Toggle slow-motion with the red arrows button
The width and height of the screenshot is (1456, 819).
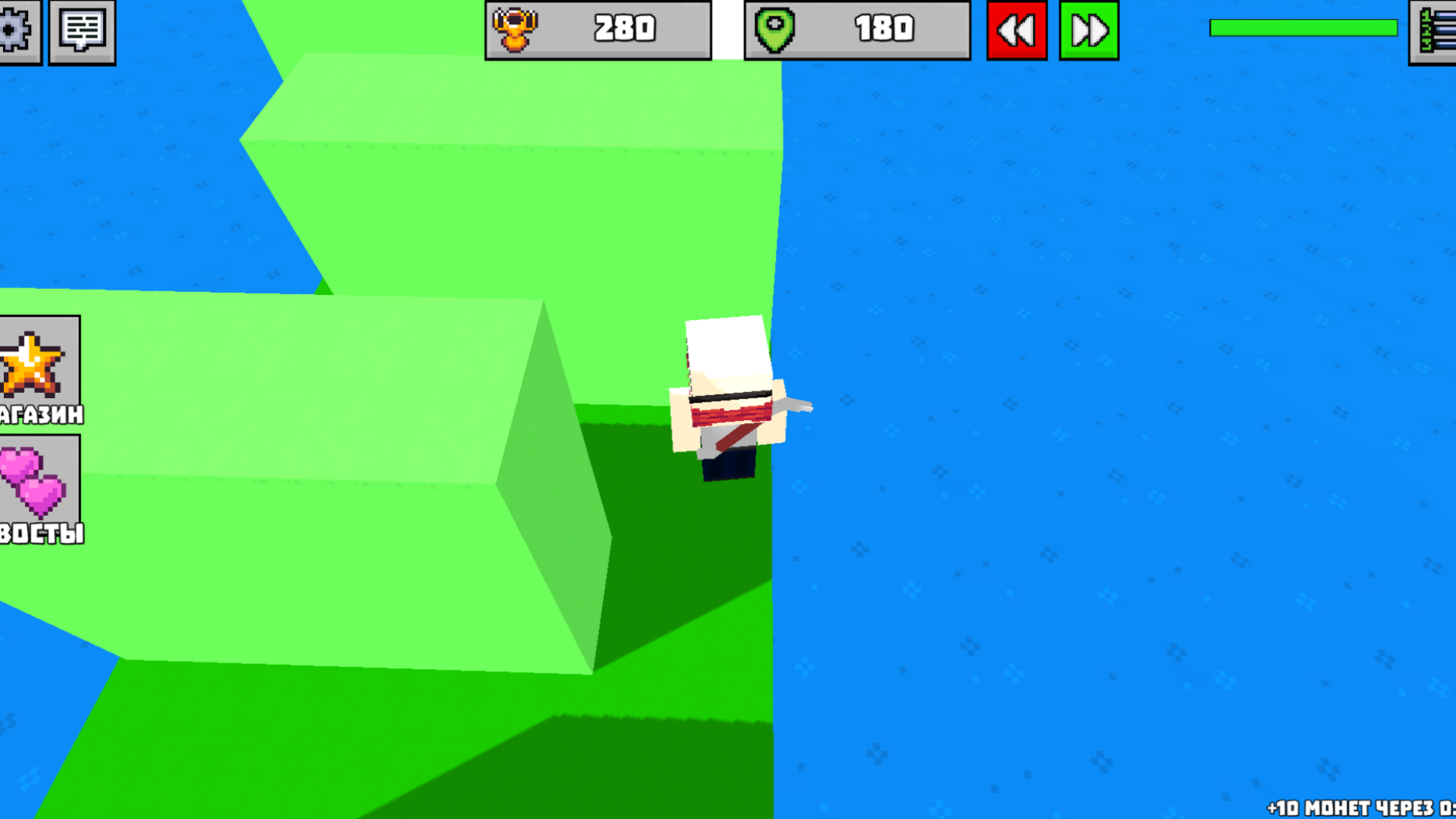tap(1016, 30)
